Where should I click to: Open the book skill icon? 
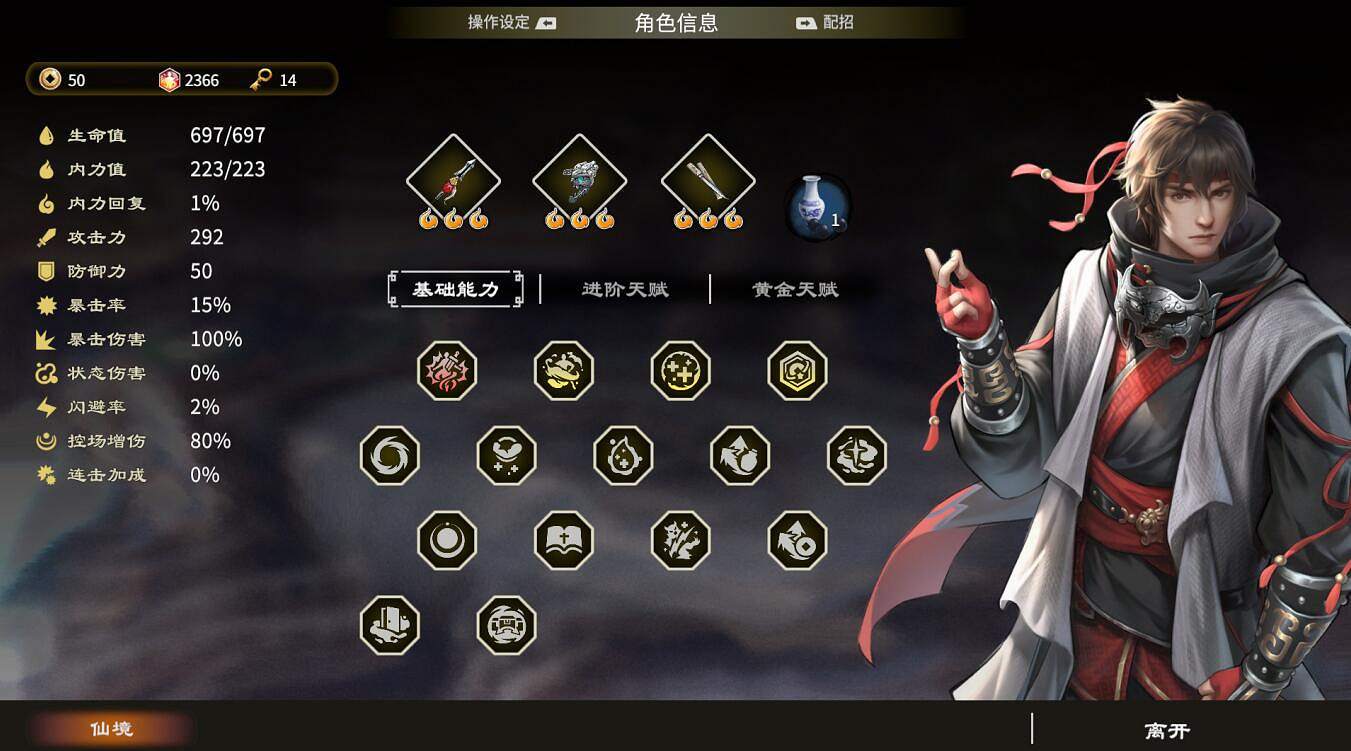point(565,540)
